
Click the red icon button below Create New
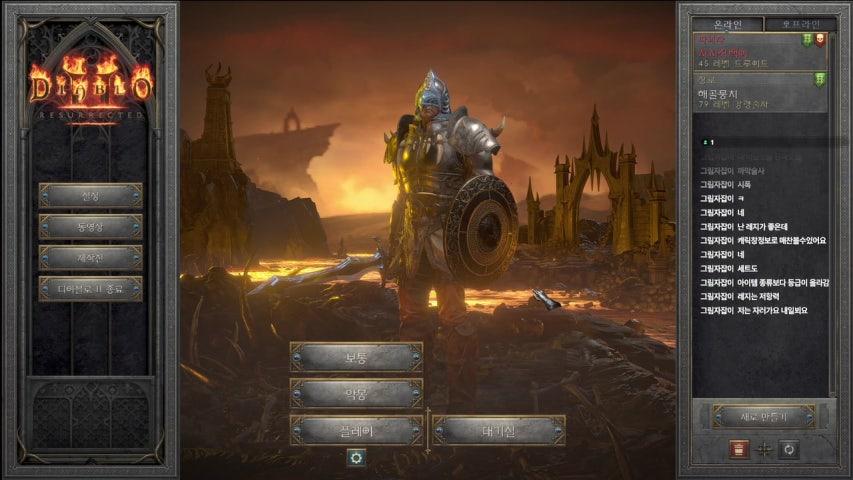point(739,449)
